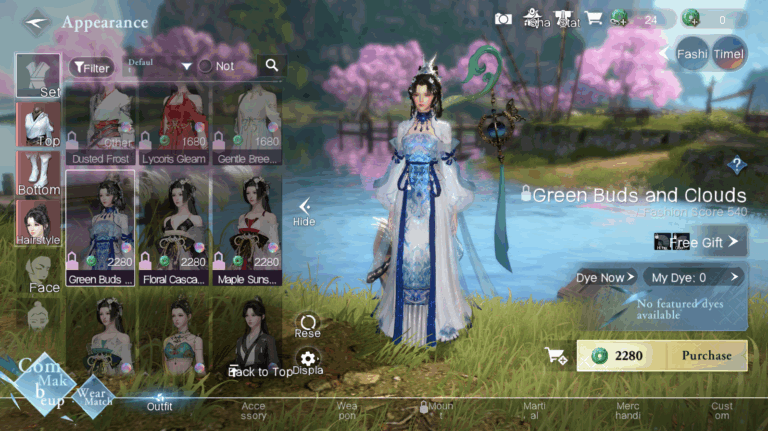Open the Face category
This screenshot has height=431, width=768.
pyautogui.click(x=38, y=271)
